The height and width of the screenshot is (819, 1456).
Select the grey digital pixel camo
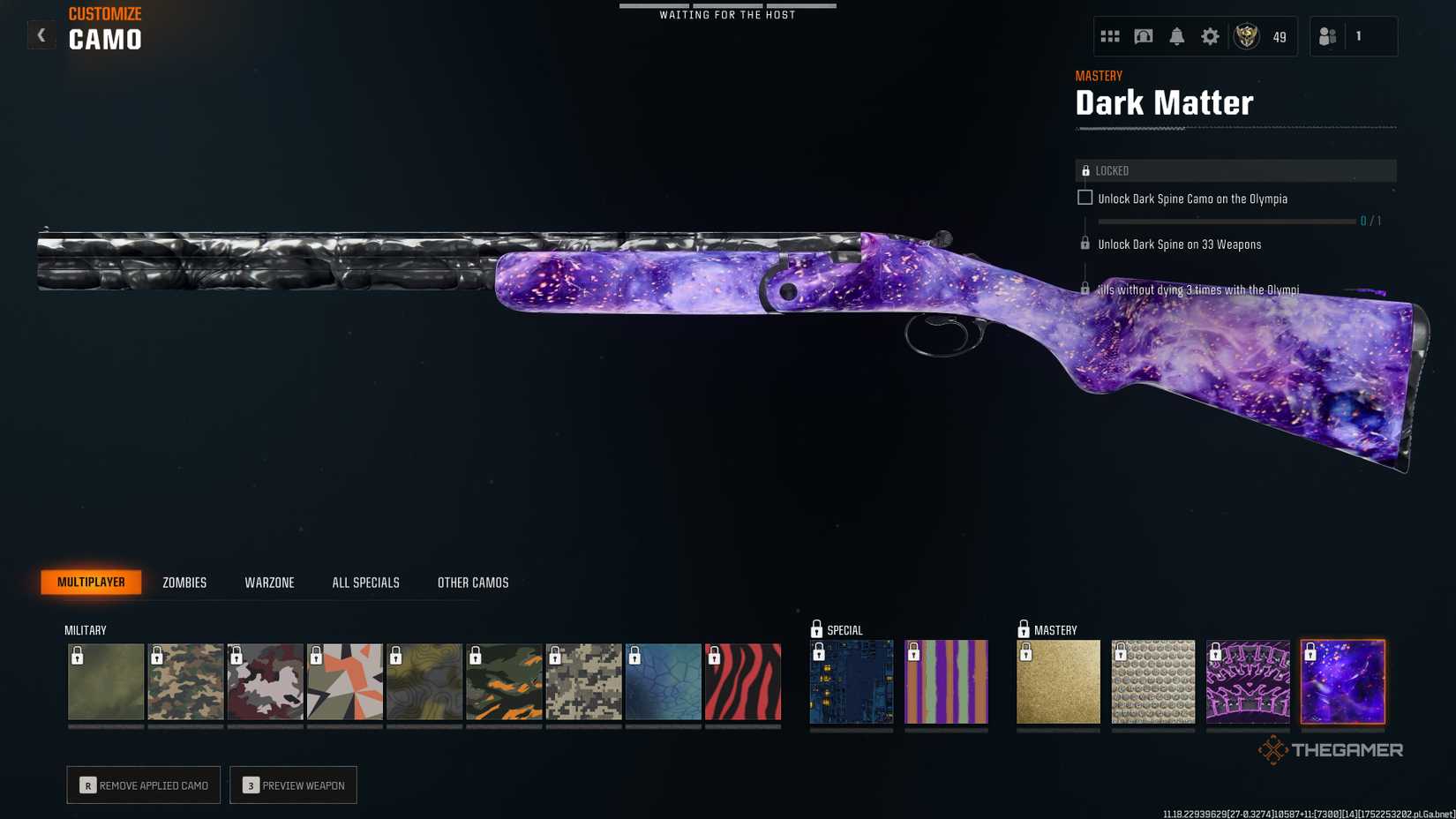[x=583, y=682]
